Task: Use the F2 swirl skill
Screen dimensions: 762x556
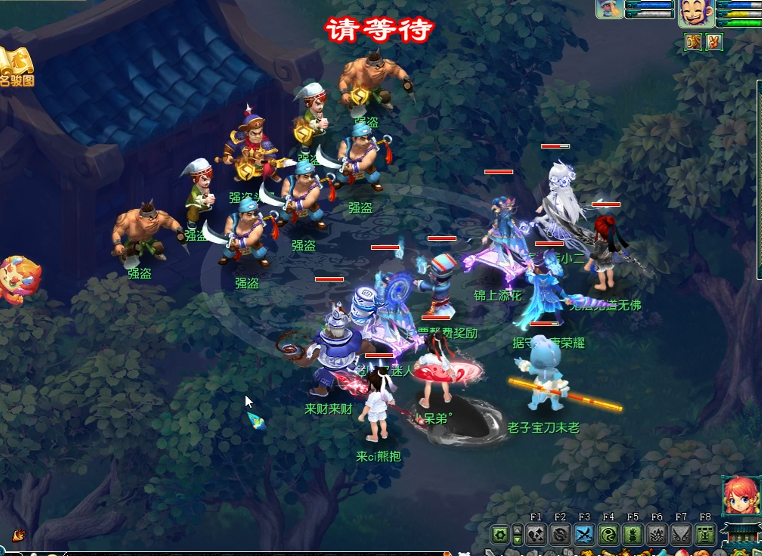Action: 560,535
